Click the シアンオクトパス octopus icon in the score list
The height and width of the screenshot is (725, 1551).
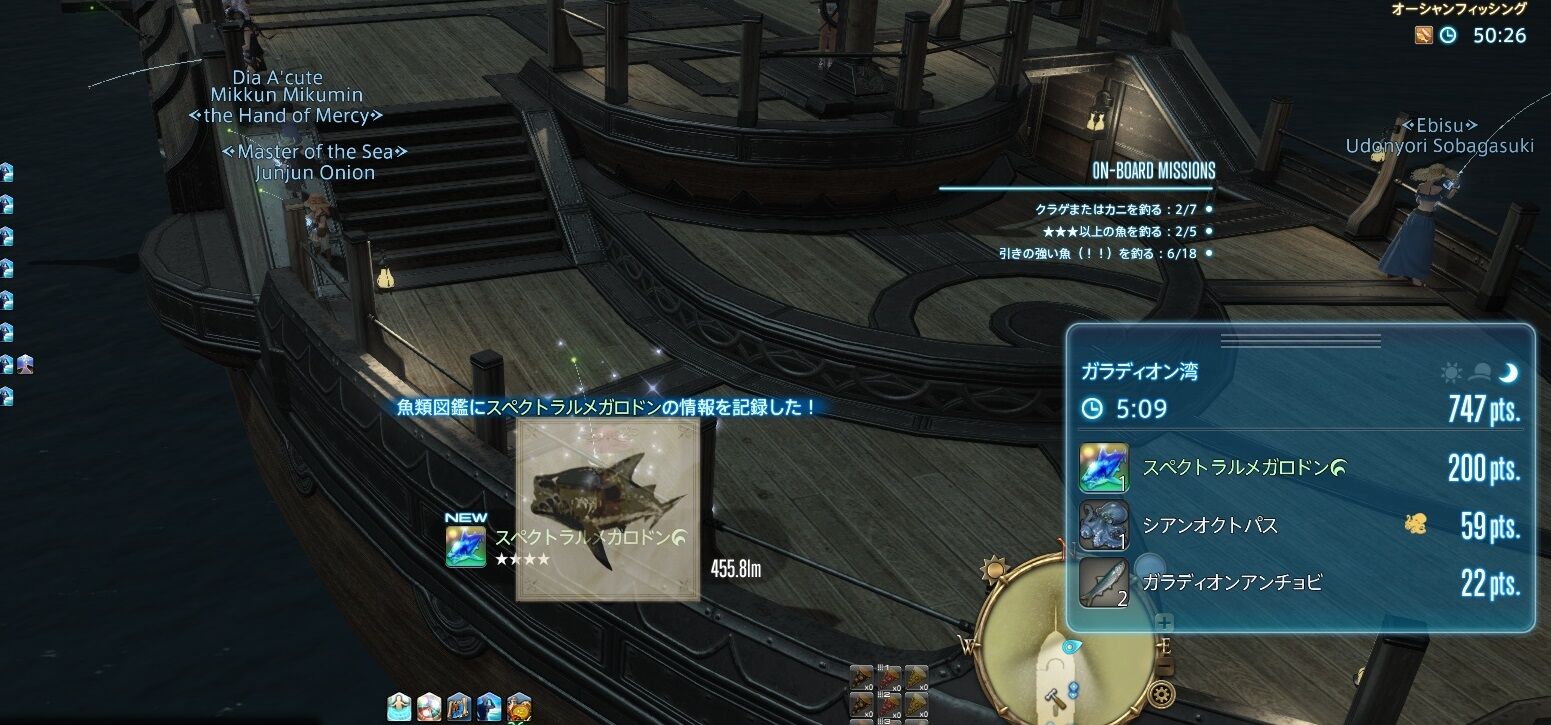[x=1102, y=524]
